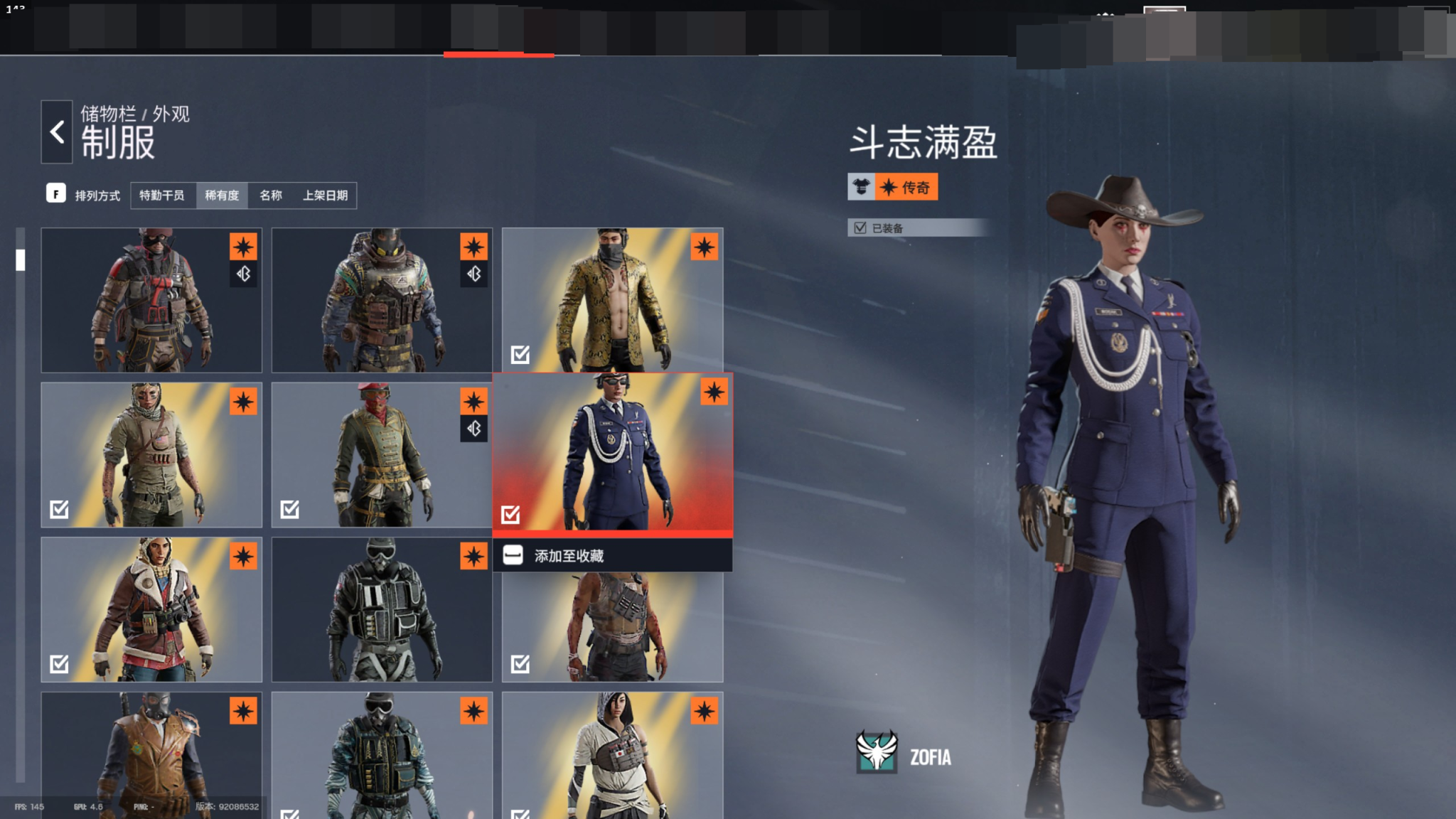1456x819 pixels.
Task: Sort uniforms by 稀有度
Action: (x=222, y=196)
